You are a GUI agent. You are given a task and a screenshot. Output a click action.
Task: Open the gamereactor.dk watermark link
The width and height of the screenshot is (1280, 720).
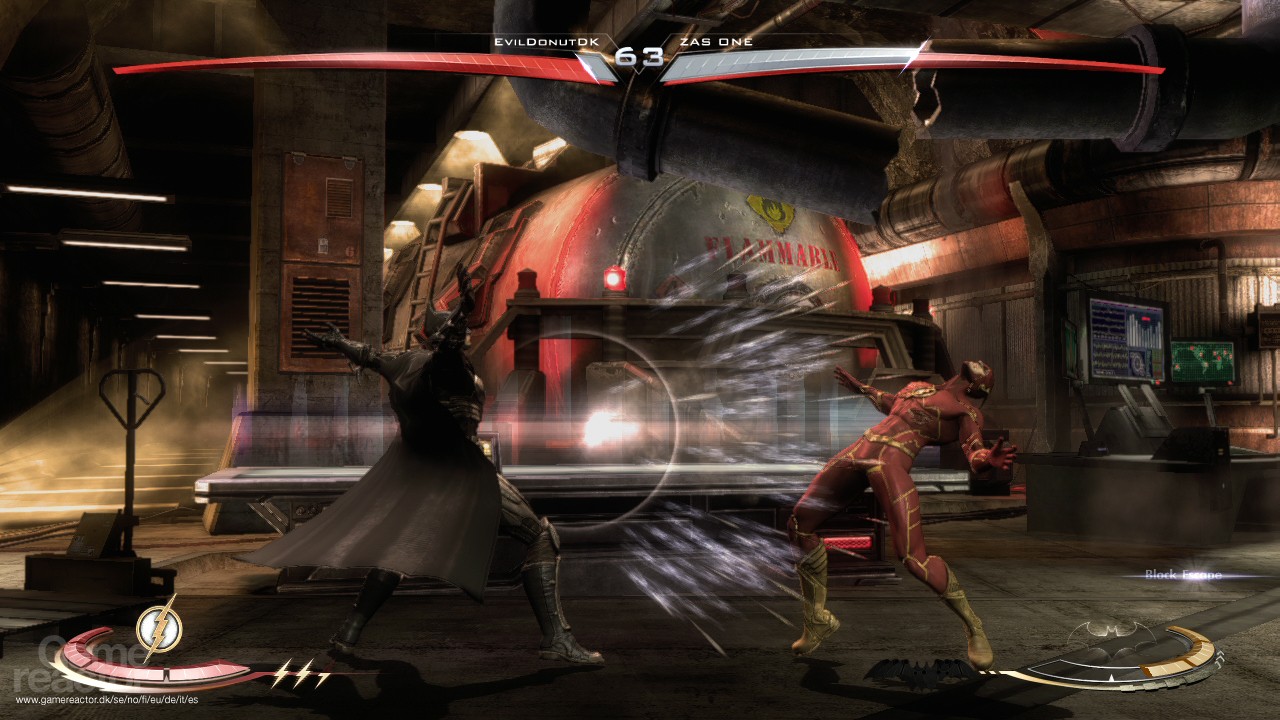point(109,700)
